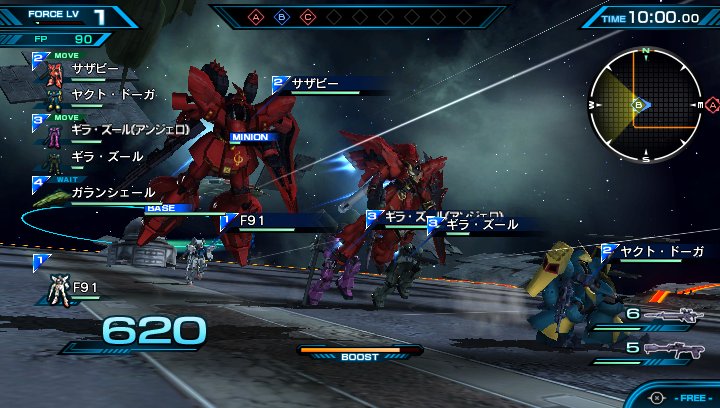720x408 pixels.
Task: Select your F91 unit portrait at lower left
Action: tap(59, 291)
